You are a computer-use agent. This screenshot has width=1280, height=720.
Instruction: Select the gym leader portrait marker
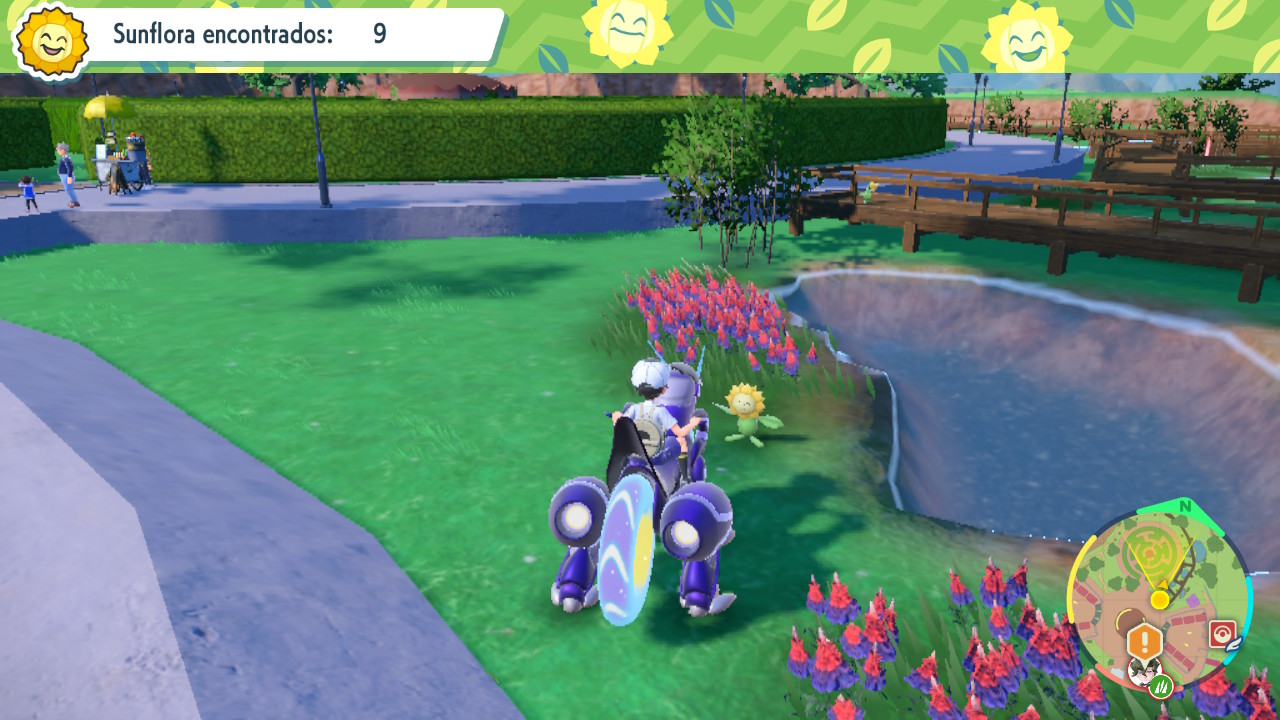[1140, 671]
